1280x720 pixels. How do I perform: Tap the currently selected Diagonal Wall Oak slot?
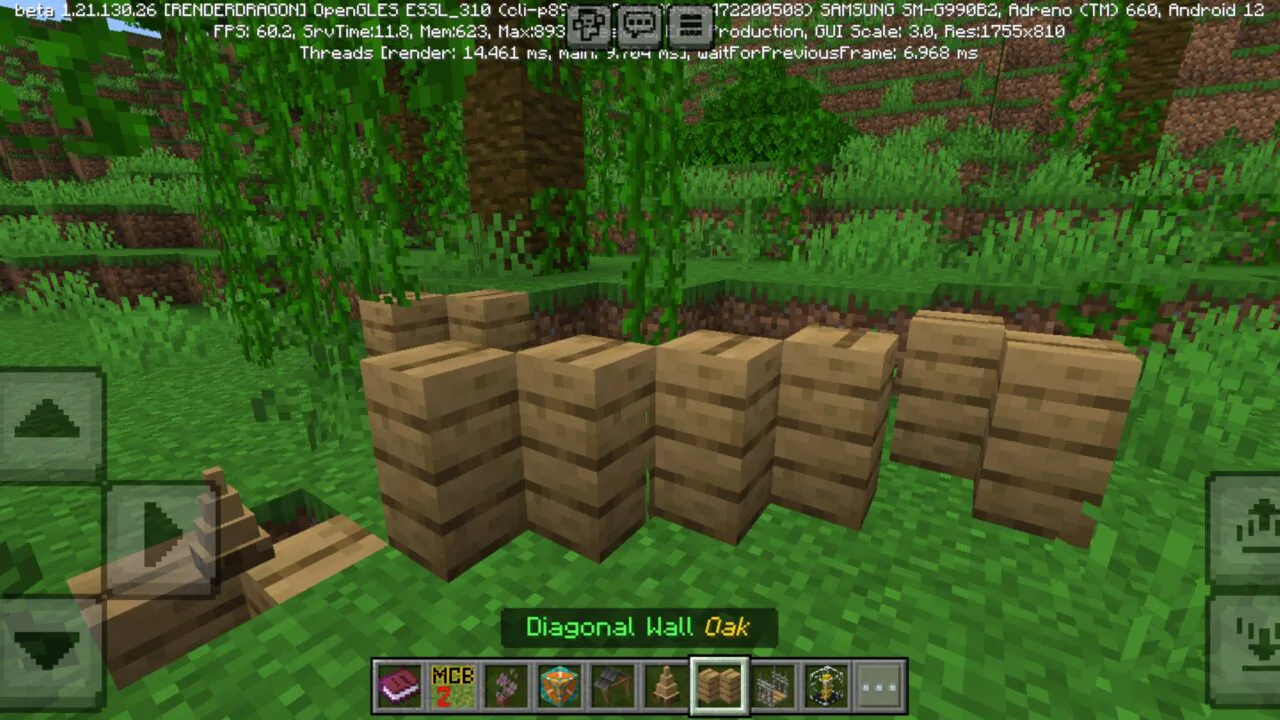pos(720,684)
